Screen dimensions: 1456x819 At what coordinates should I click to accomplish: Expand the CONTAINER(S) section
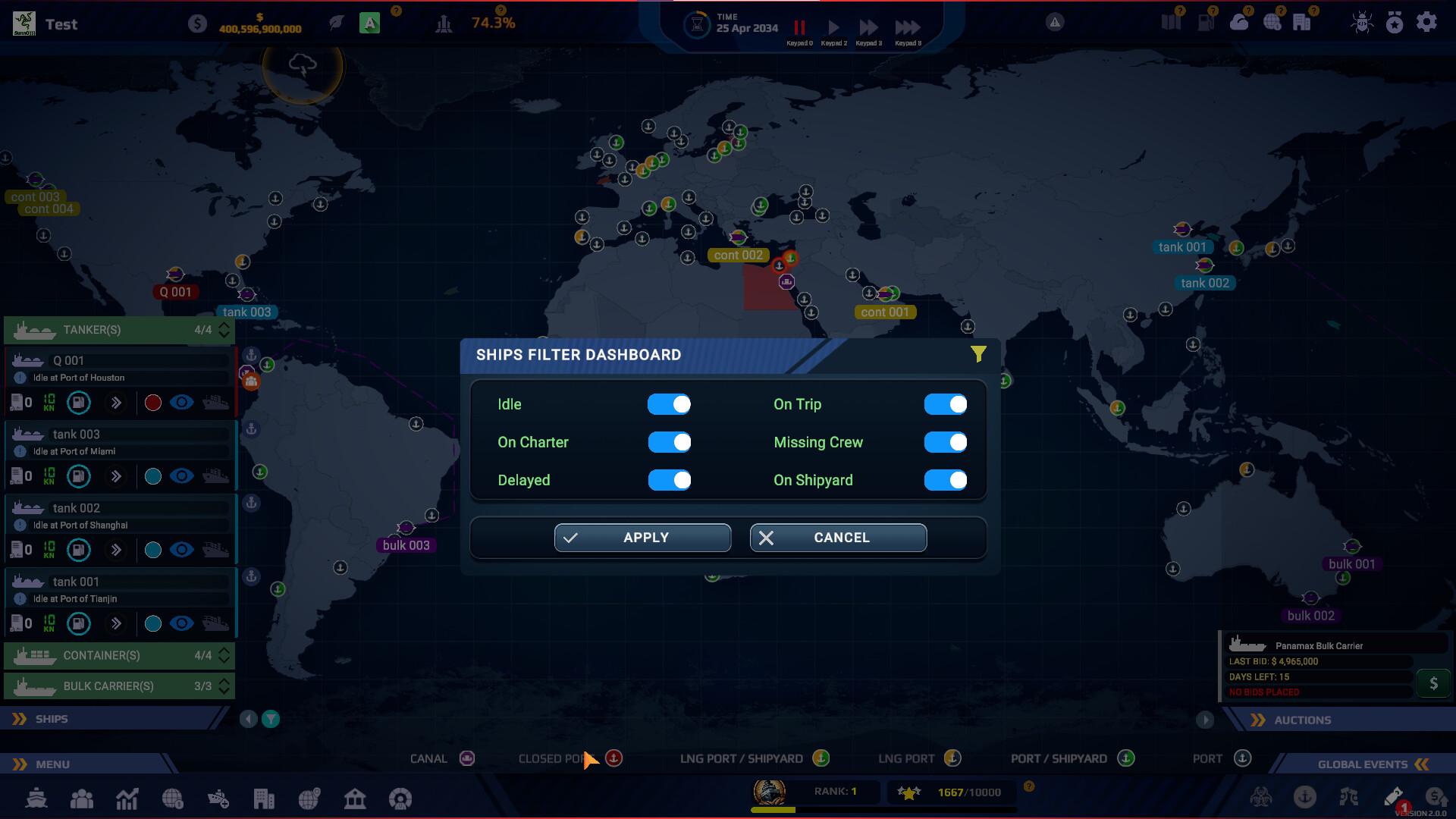(222, 655)
